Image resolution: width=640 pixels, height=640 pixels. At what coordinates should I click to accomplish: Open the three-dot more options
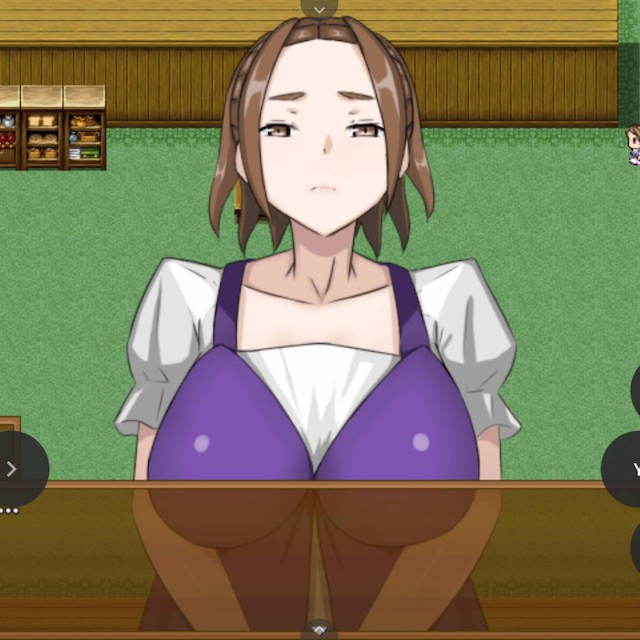pyautogui.click(x=9, y=511)
